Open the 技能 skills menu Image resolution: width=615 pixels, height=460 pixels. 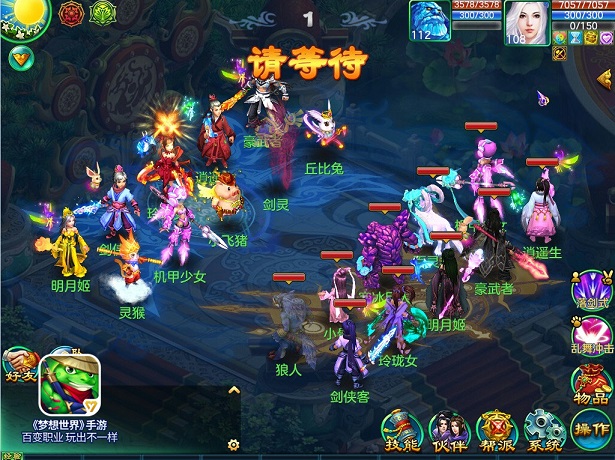pos(400,431)
